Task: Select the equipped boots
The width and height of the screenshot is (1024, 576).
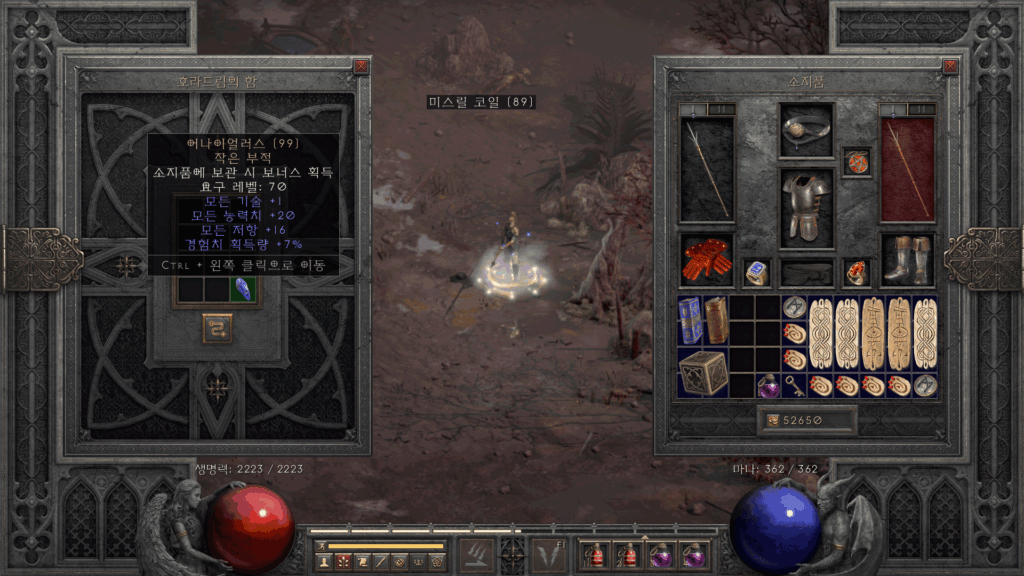Action: [x=908, y=260]
